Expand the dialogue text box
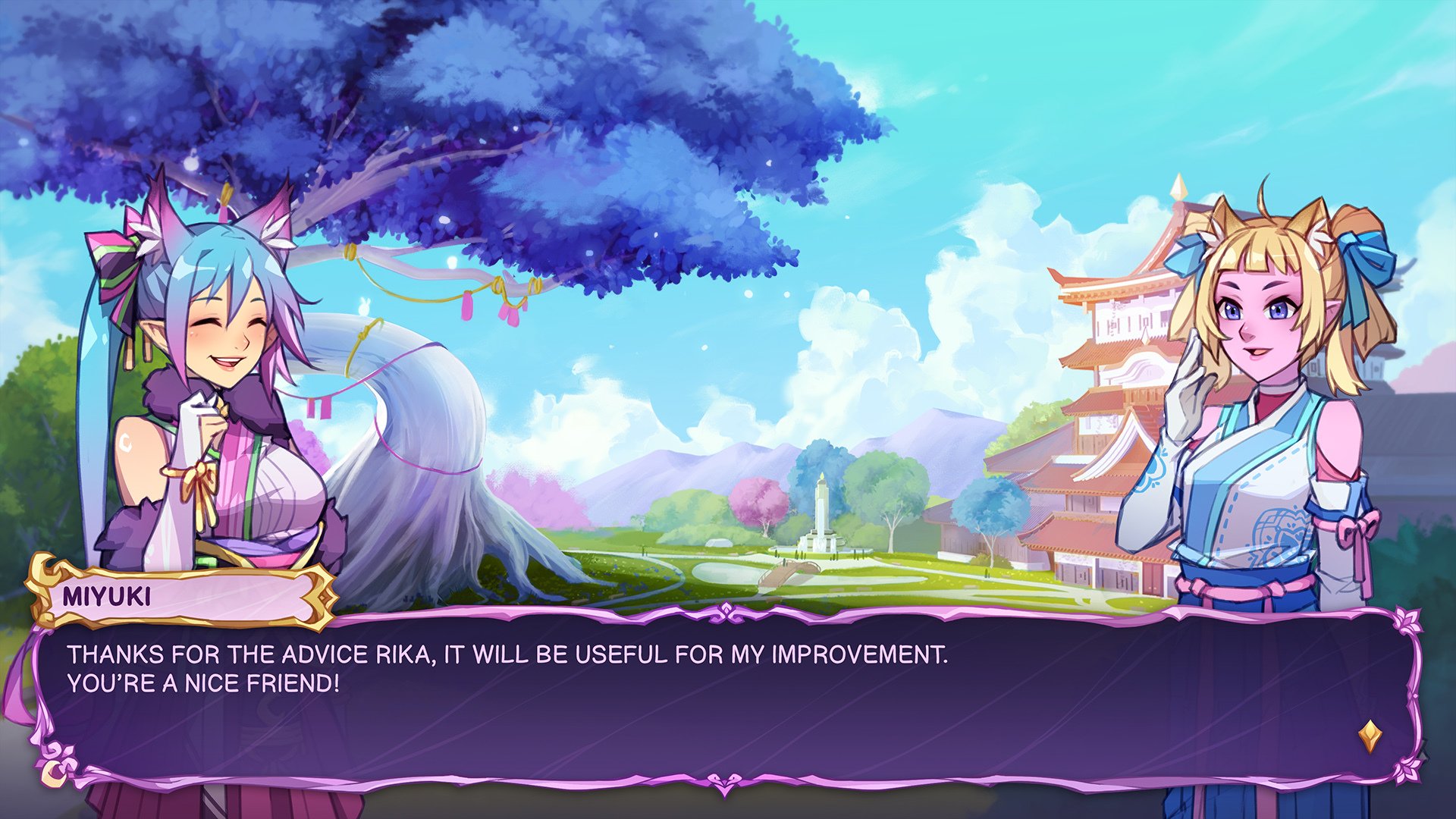1456x819 pixels. coord(728,690)
